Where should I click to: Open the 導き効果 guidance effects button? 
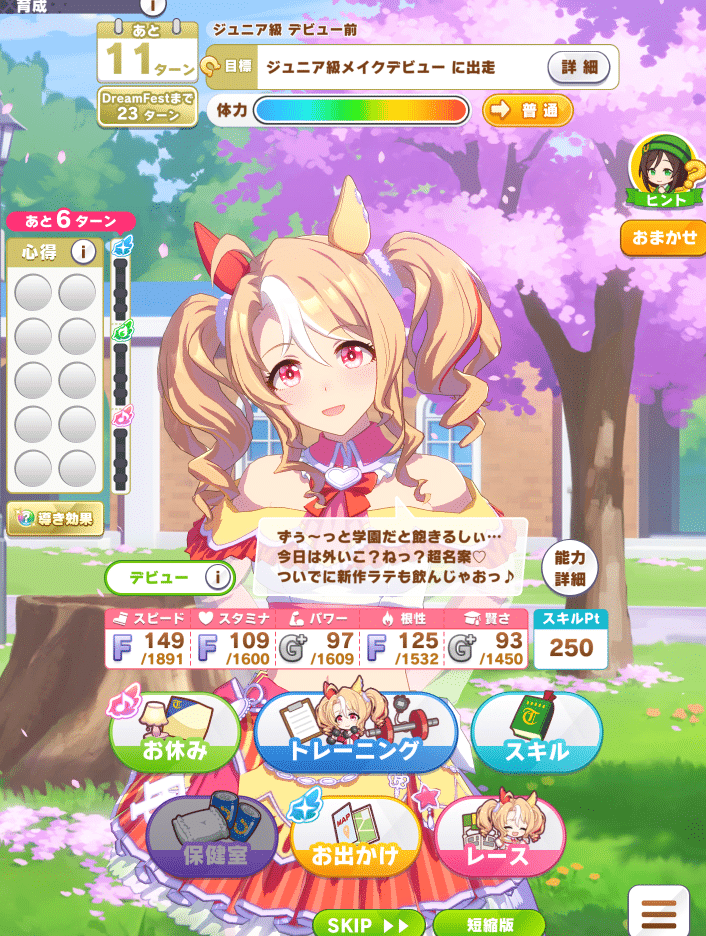(x=55, y=518)
